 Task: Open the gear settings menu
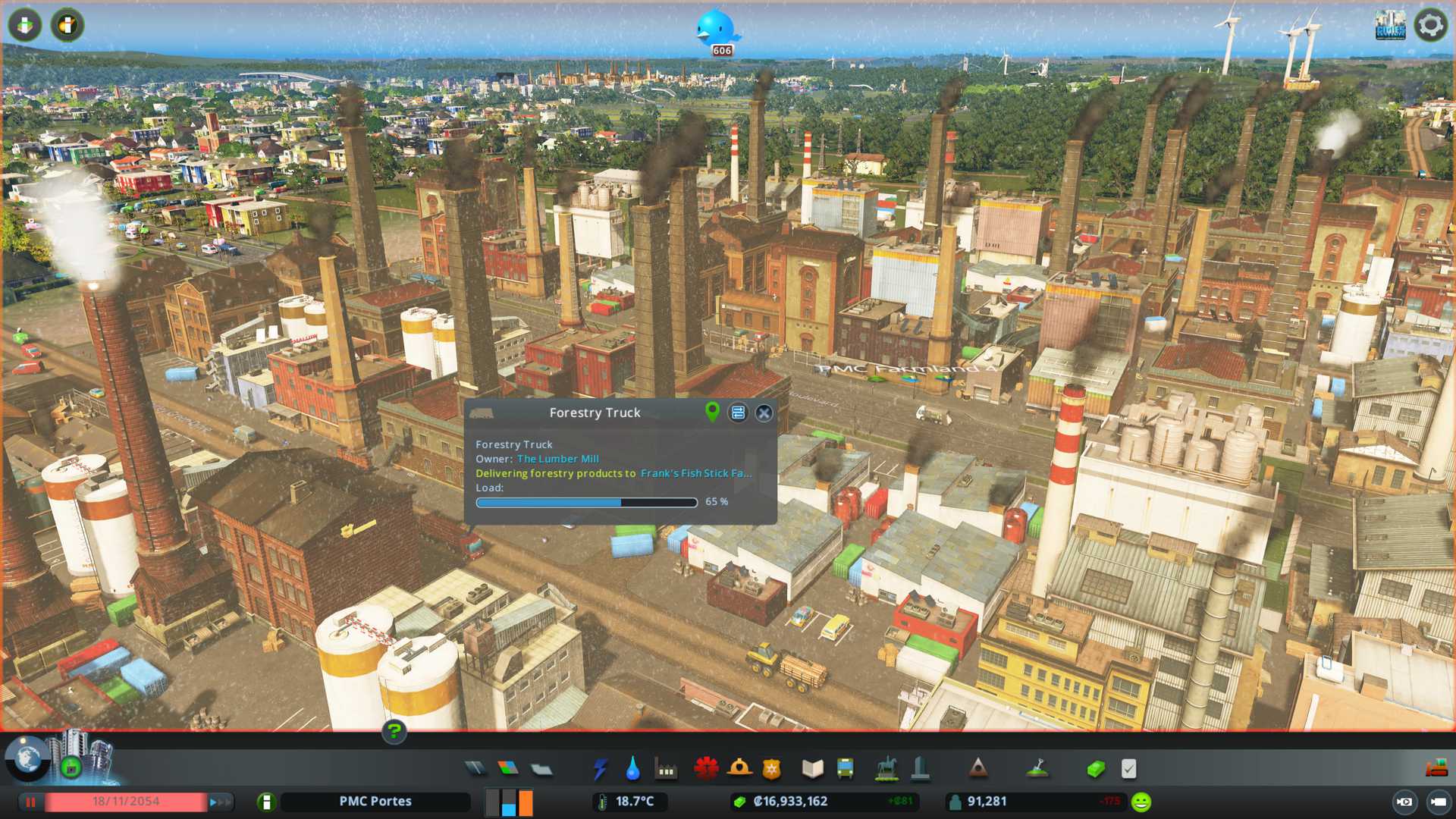[x=1430, y=25]
